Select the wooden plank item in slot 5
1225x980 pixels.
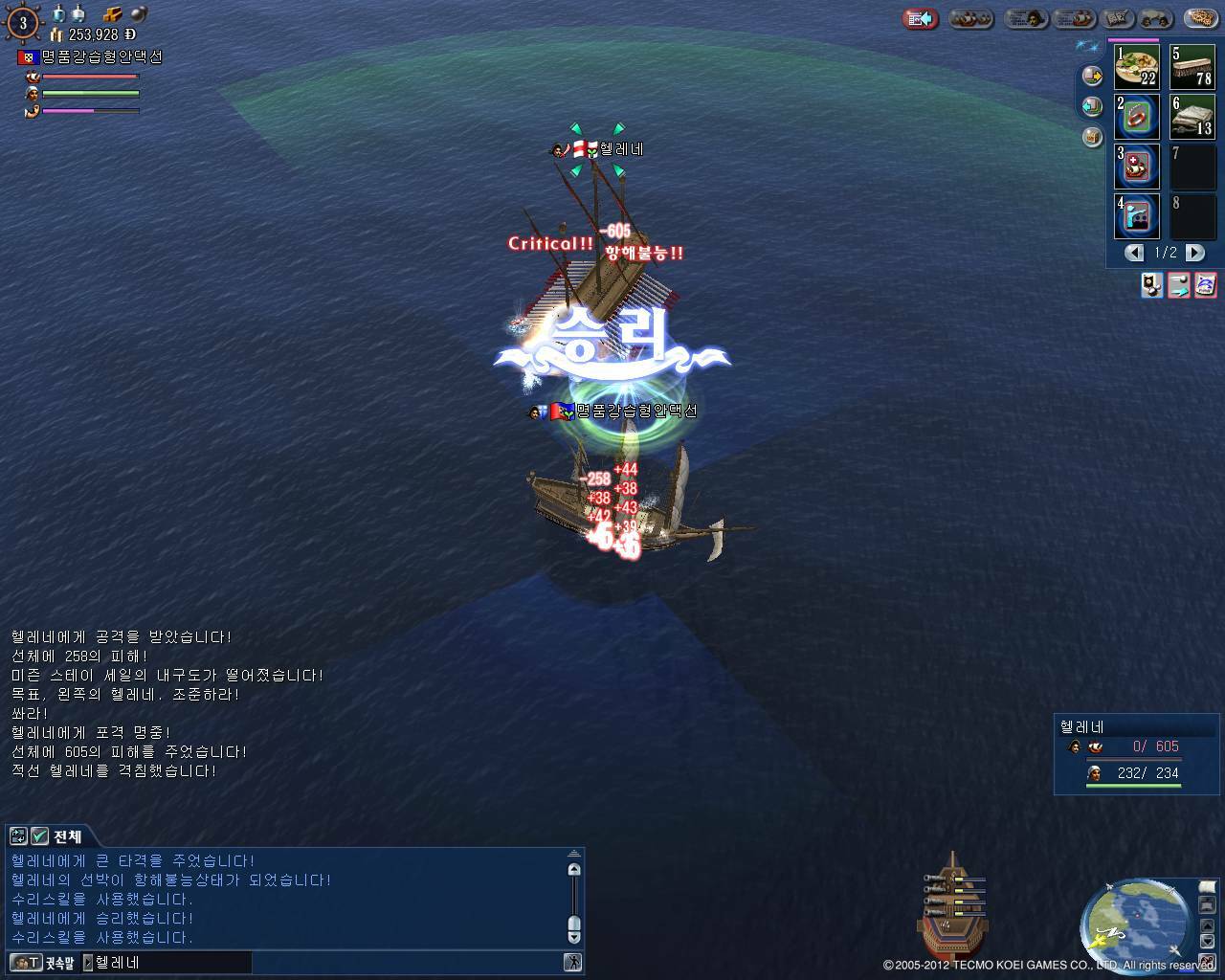[1192, 67]
